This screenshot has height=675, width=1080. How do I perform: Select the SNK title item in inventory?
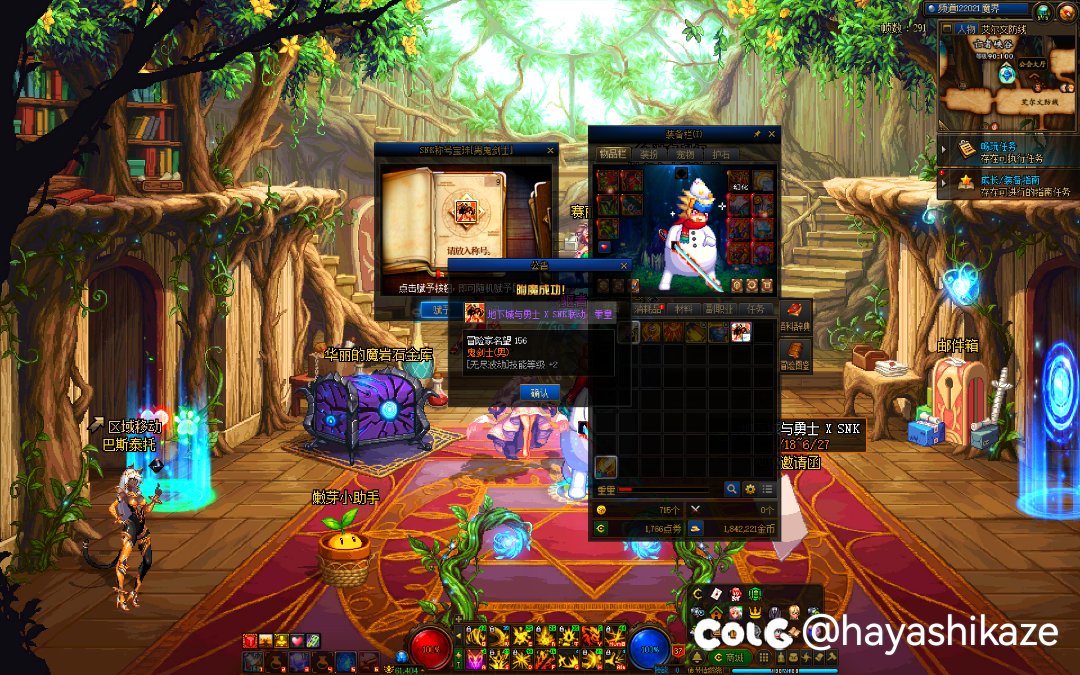pyautogui.click(x=740, y=332)
